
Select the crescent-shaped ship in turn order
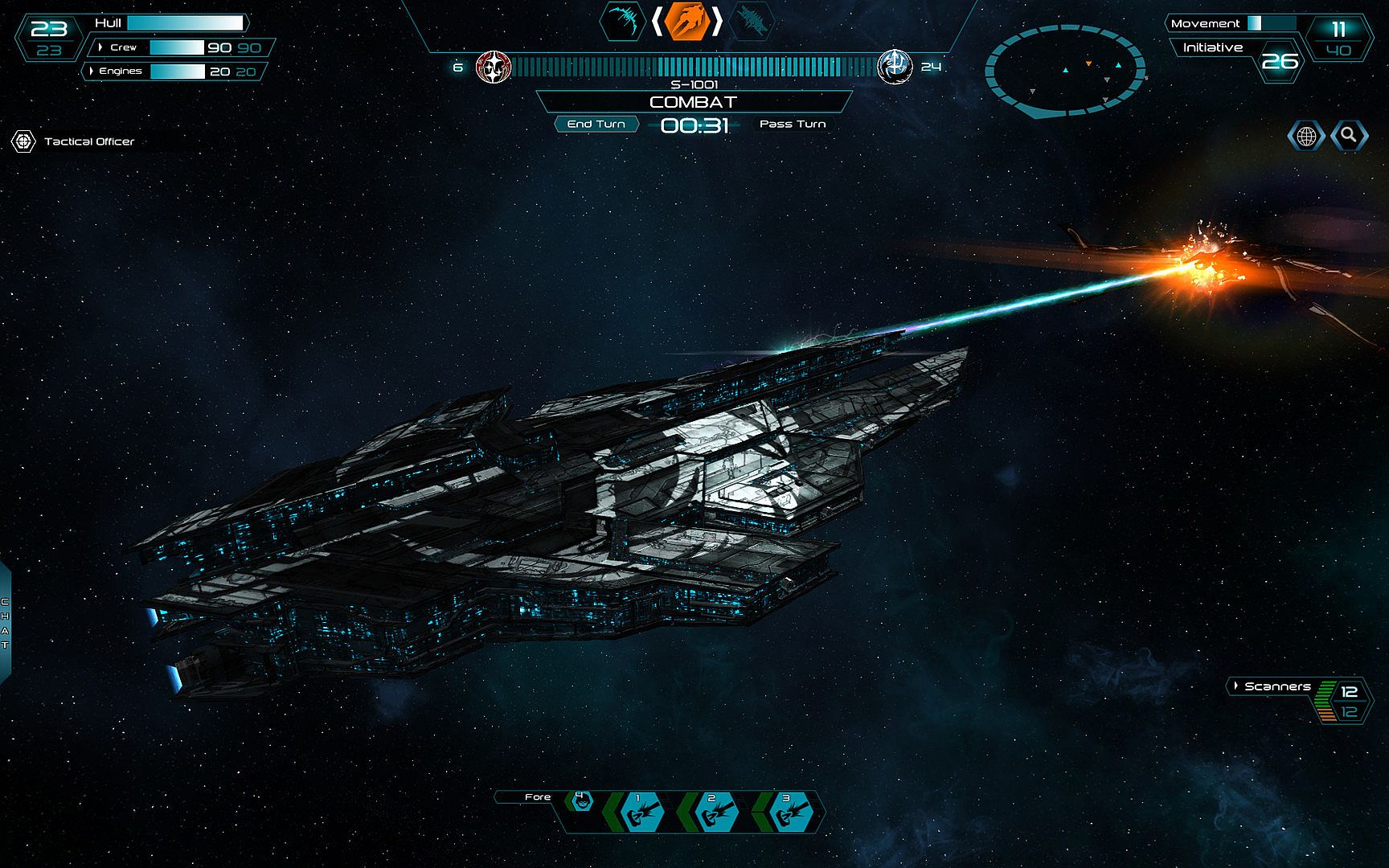point(623,21)
